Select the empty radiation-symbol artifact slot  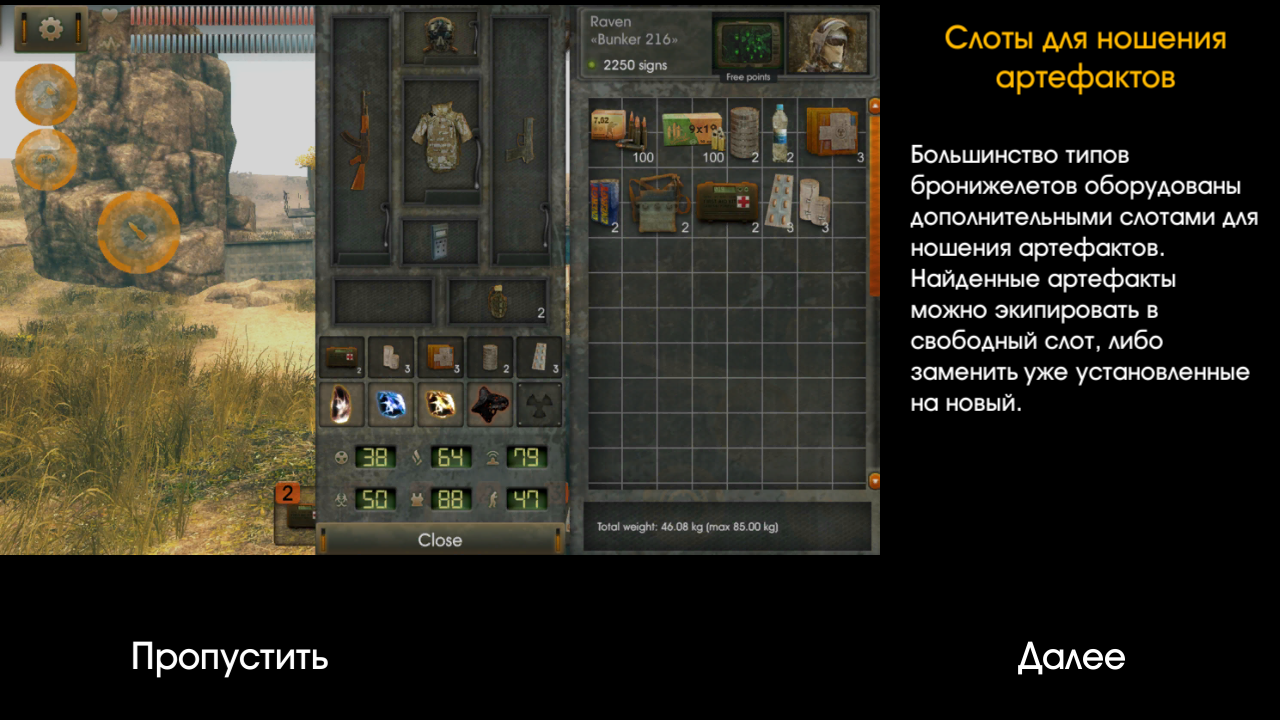click(540, 403)
